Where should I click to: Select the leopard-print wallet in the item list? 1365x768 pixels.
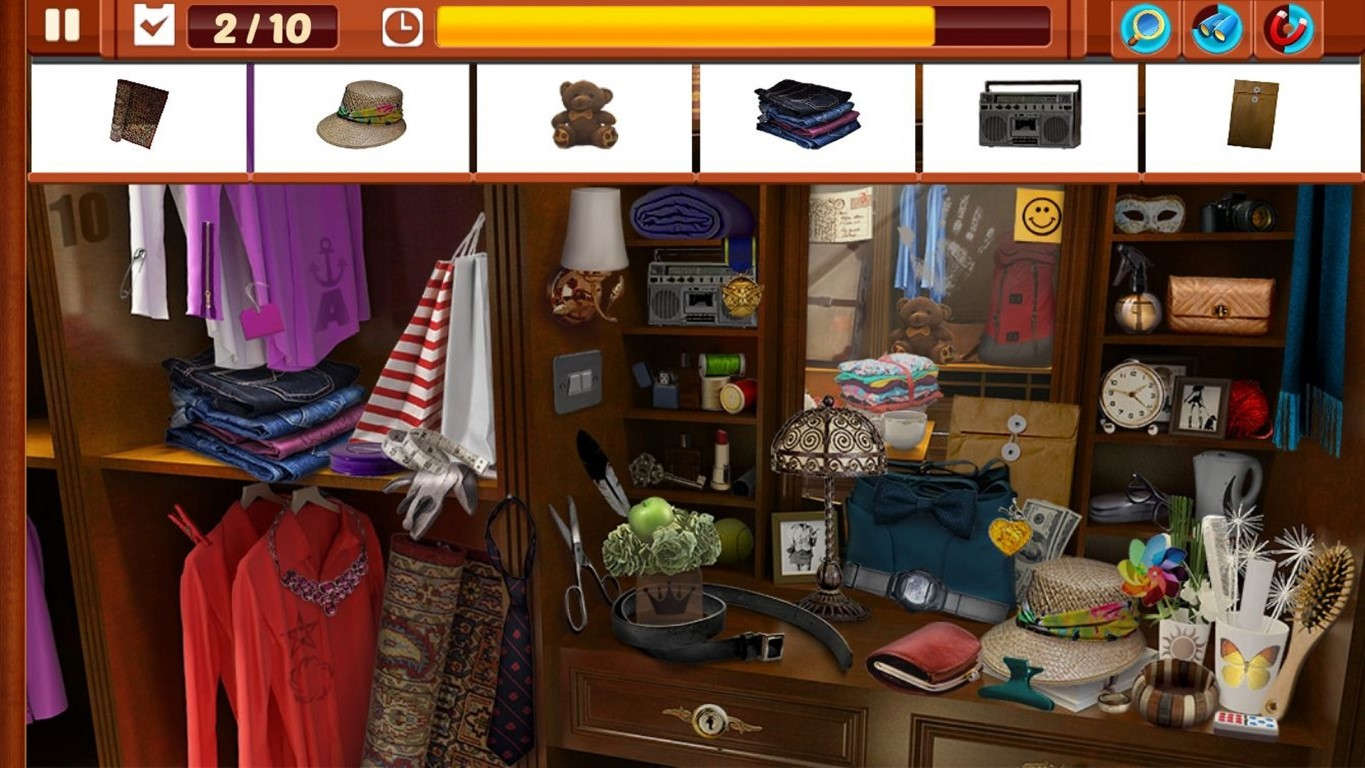pyautogui.click(x=138, y=112)
